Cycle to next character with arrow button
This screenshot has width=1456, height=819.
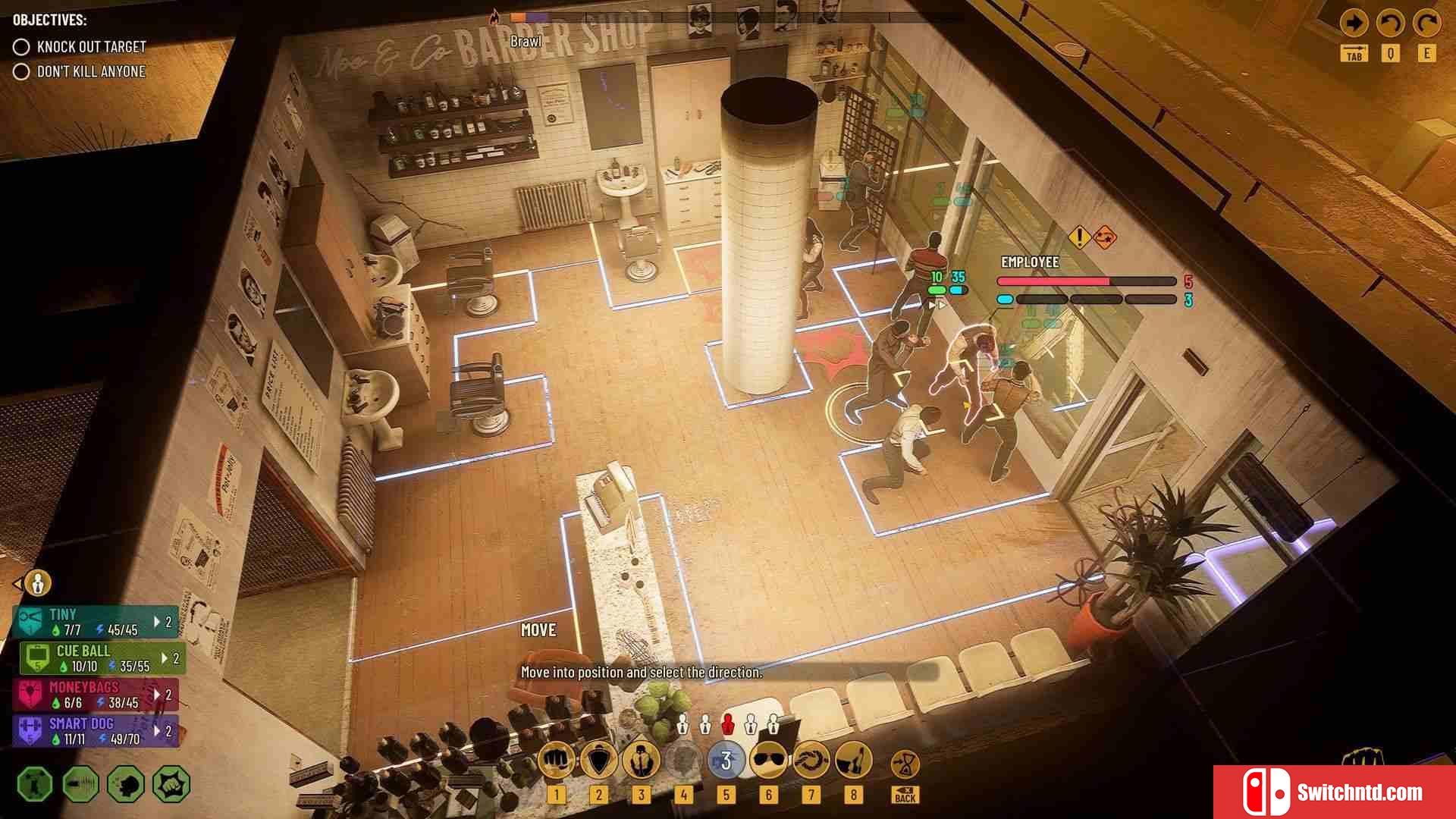coord(1354,24)
